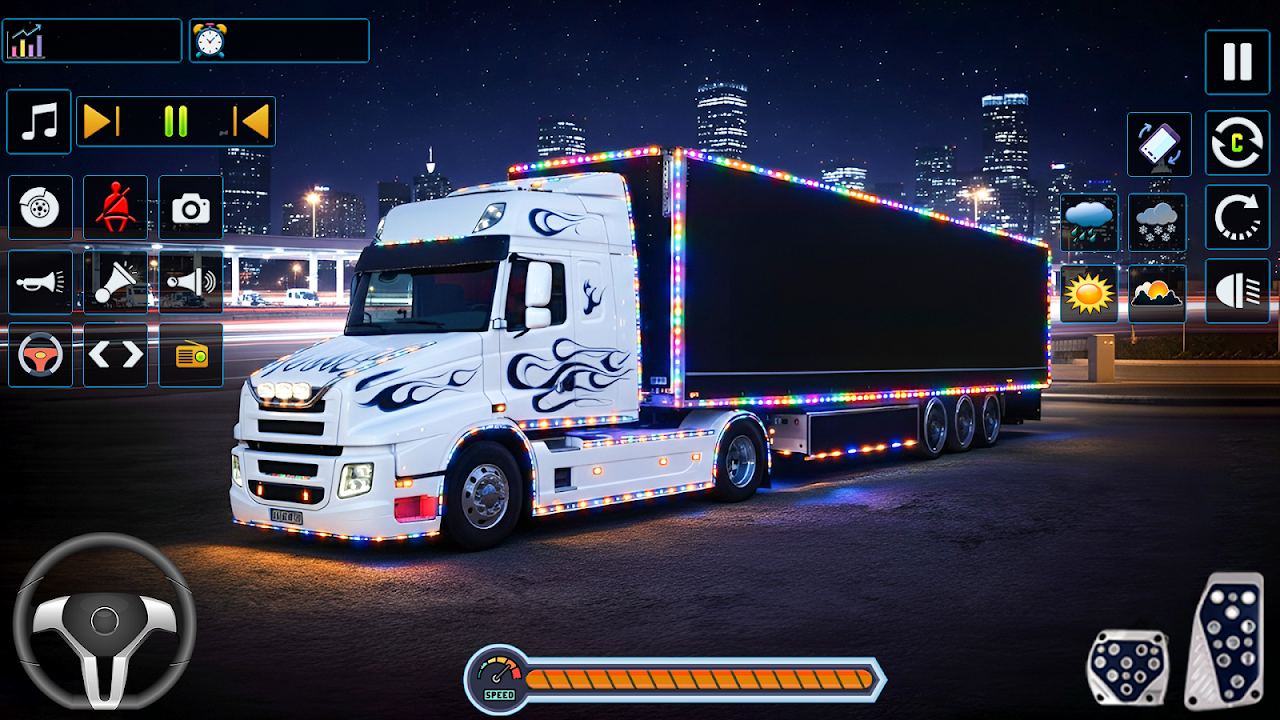Activate the brake disc icon
This screenshot has height=720, width=1280.
point(40,208)
